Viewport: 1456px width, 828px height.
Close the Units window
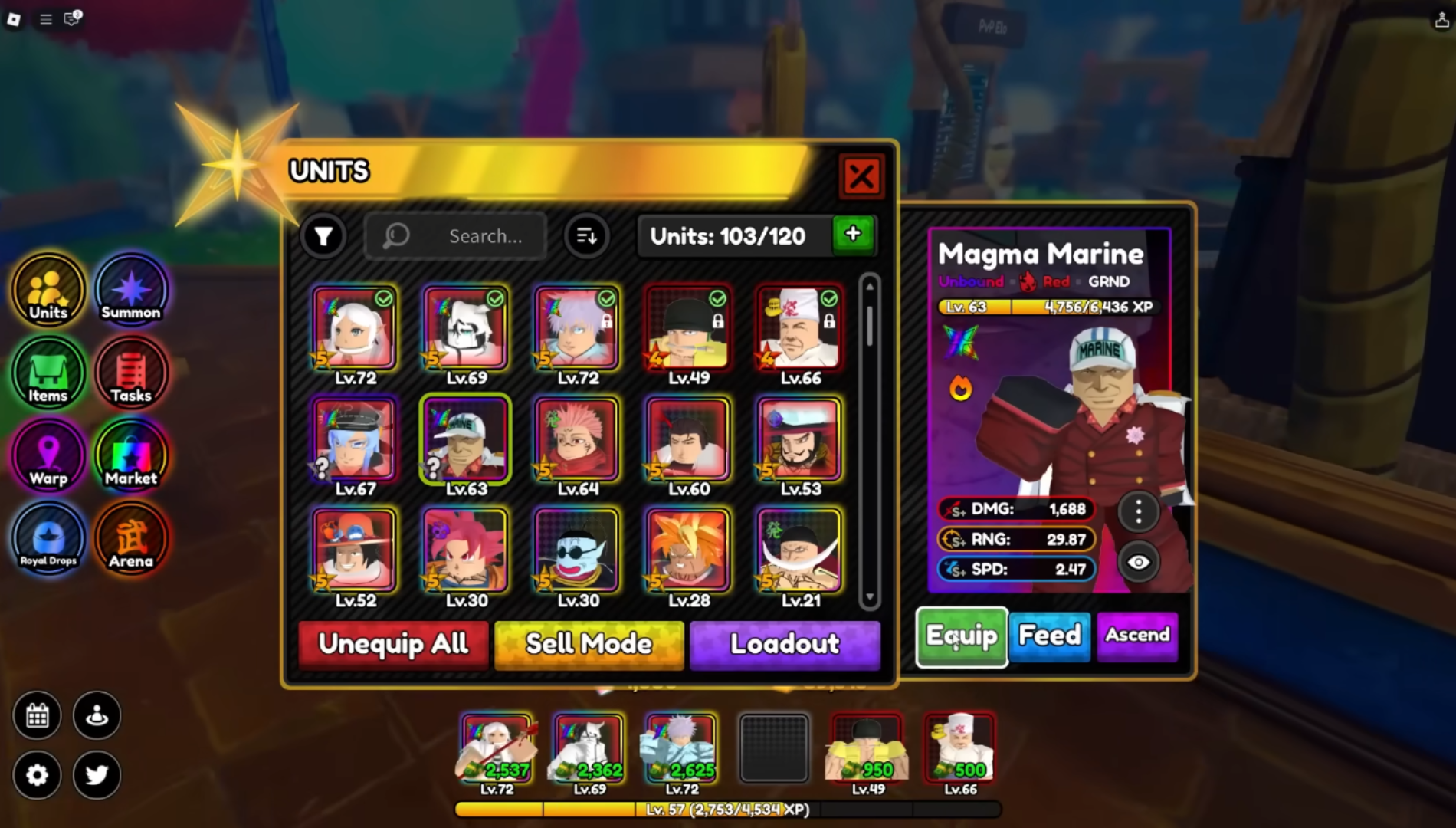861,177
